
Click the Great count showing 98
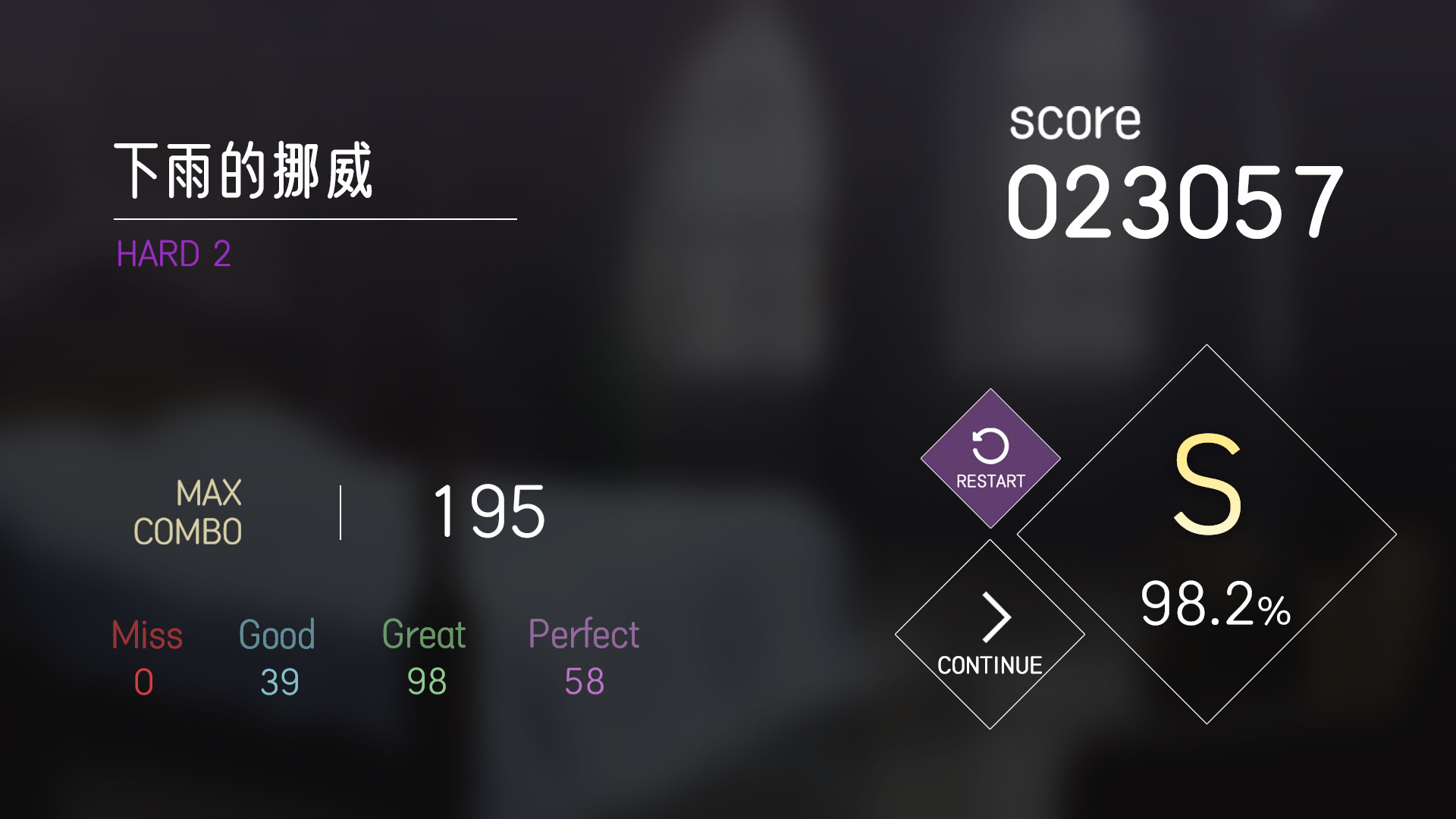425,681
